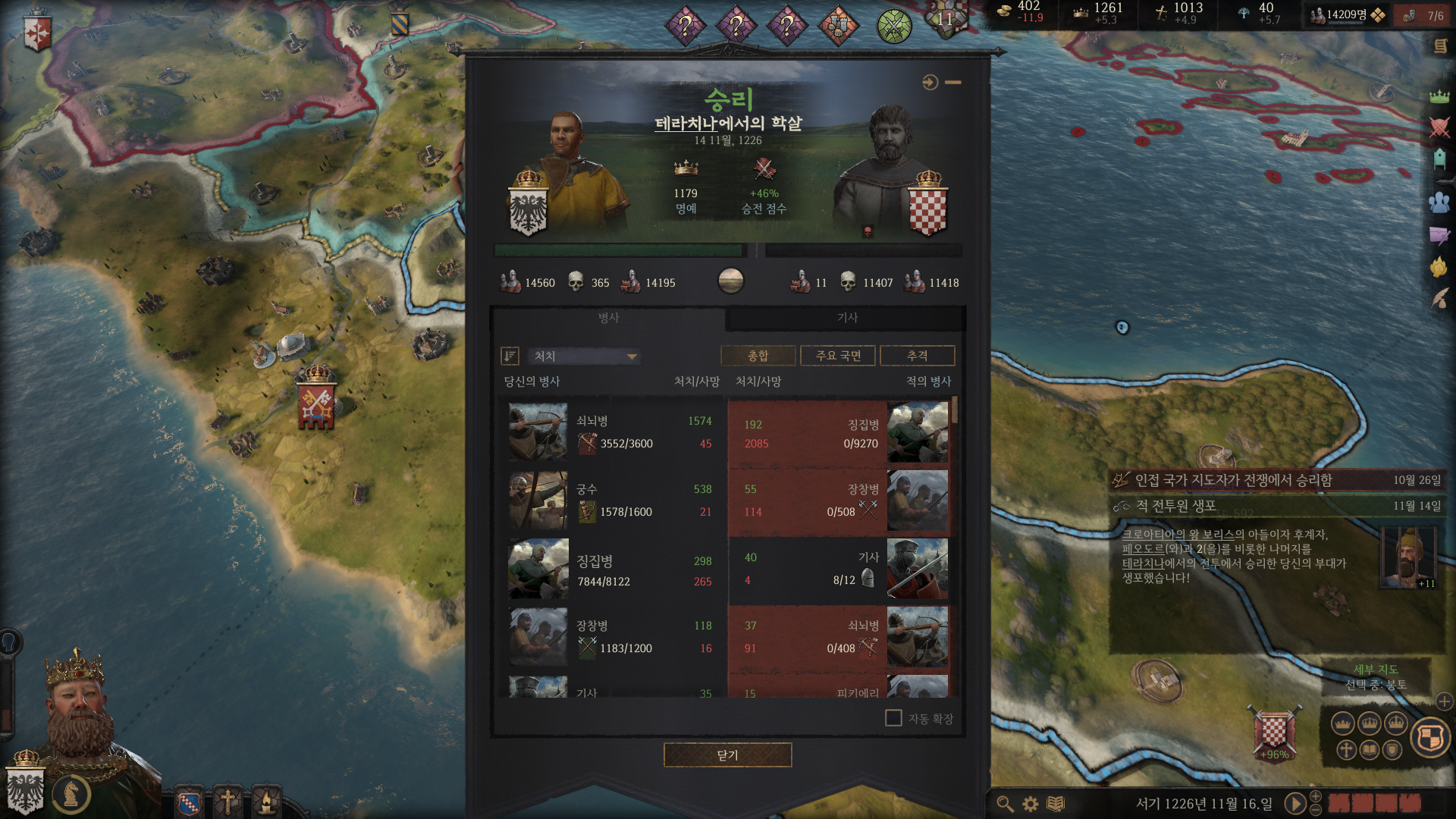The height and width of the screenshot is (819, 1456).
Task: Minimize the battle summary window
Action: (x=953, y=82)
